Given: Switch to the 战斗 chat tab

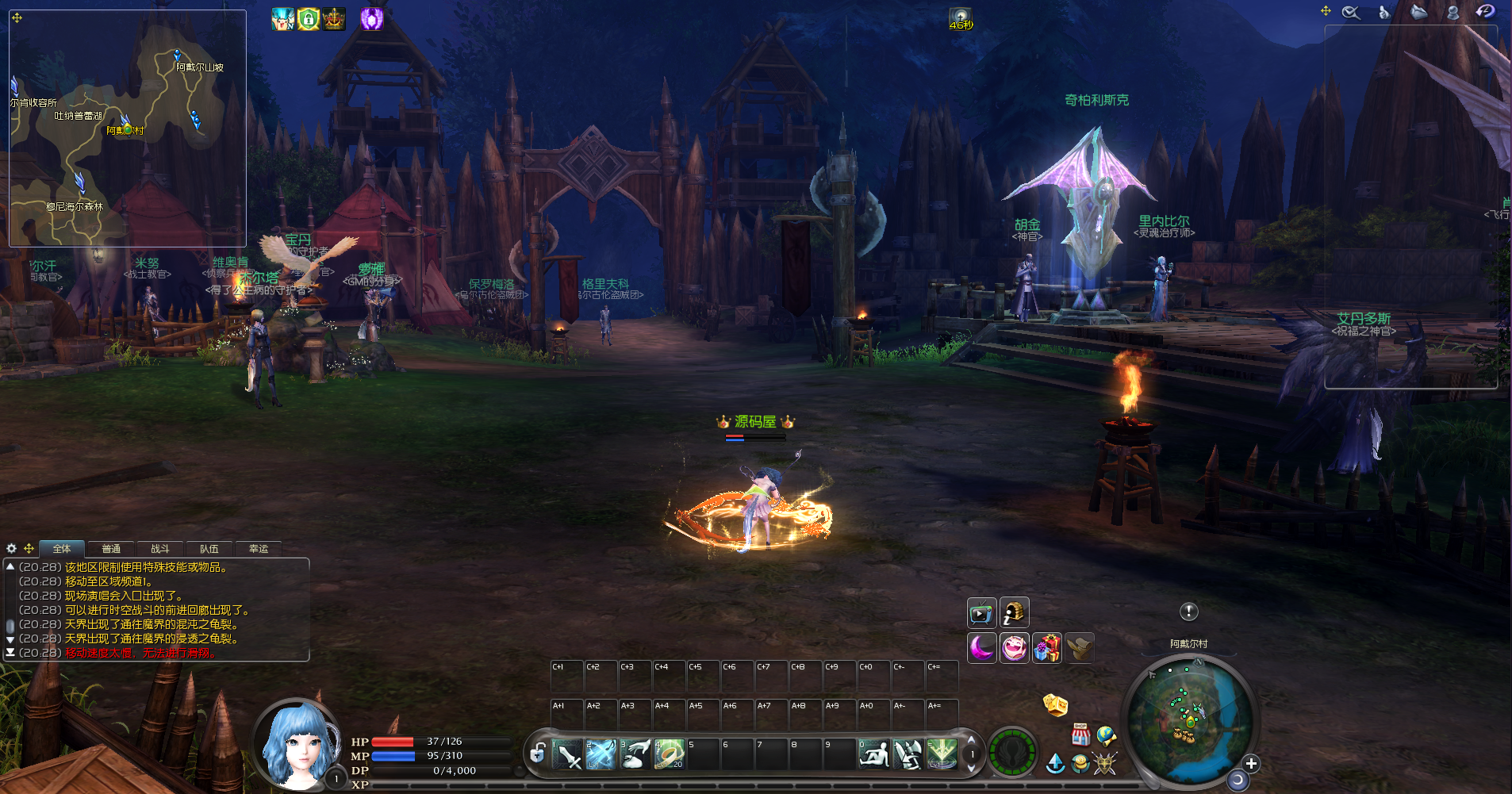Looking at the screenshot, I should click(159, 549).
